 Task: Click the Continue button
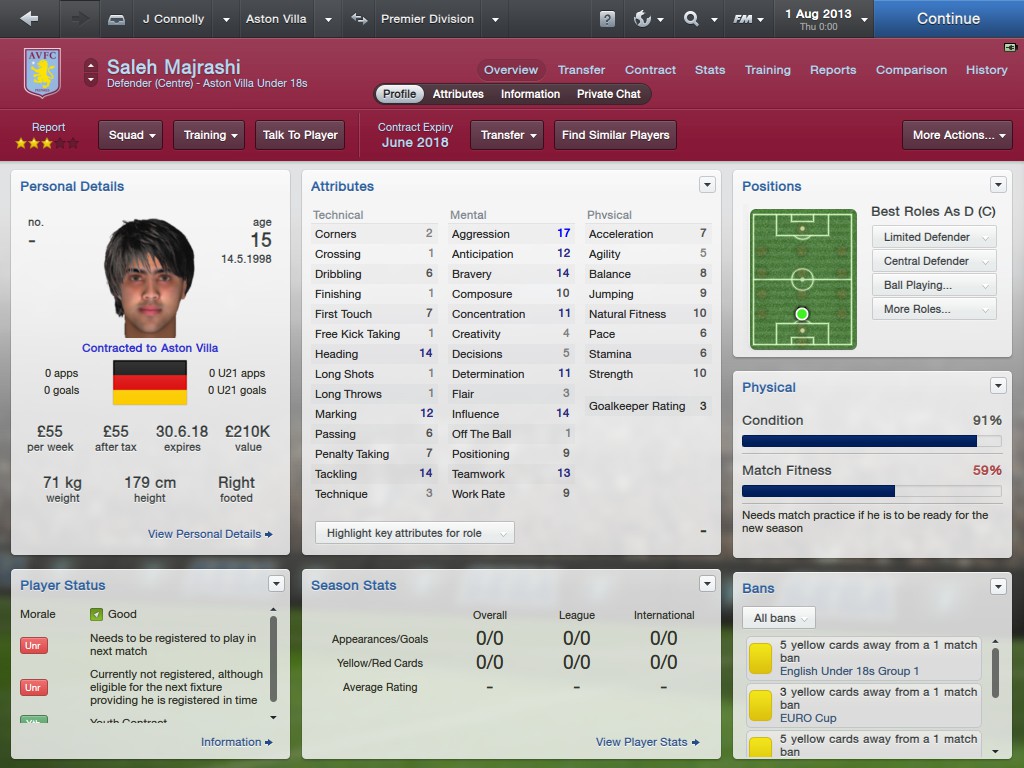pos(948,18)
